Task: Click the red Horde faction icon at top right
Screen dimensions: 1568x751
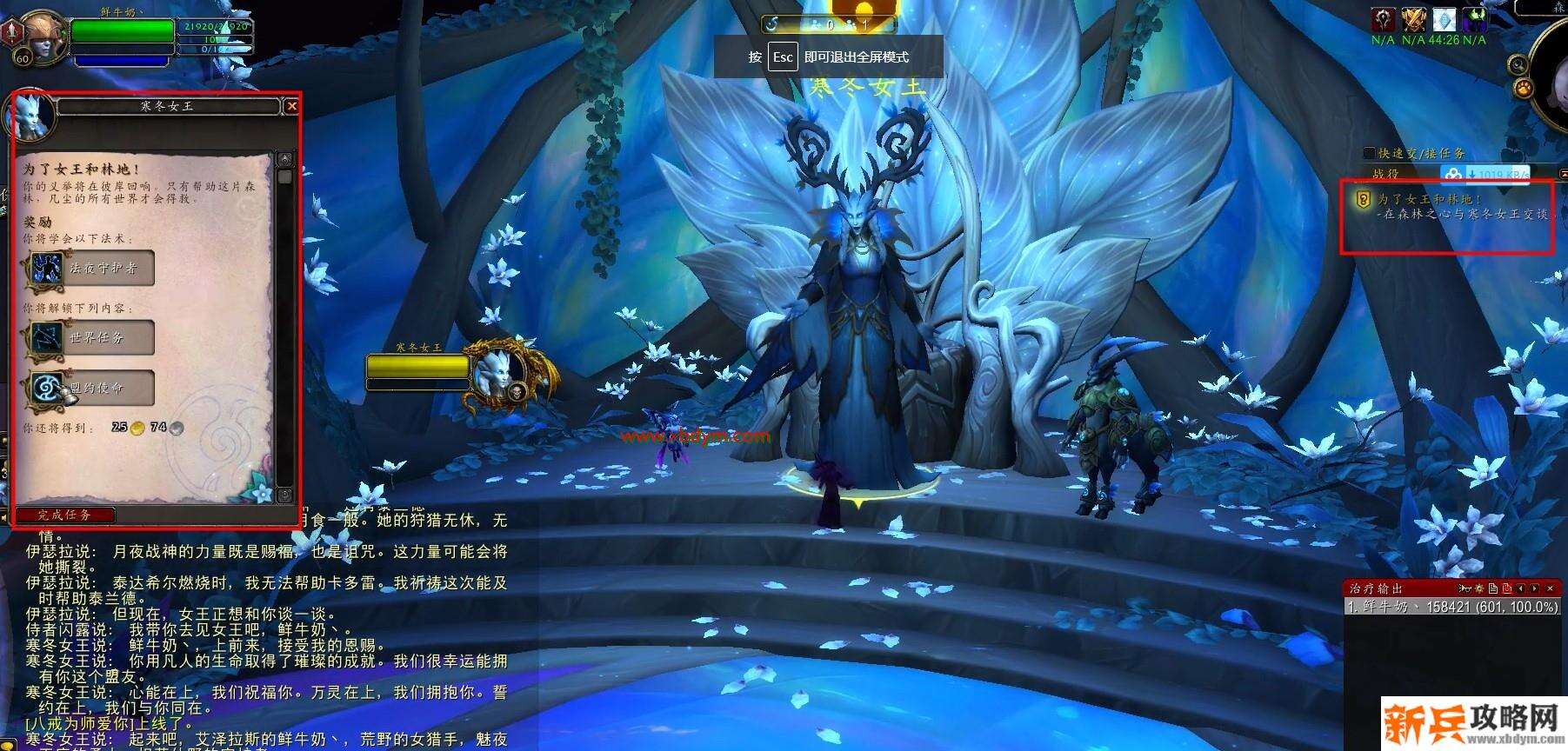Action: point(1383,20)
